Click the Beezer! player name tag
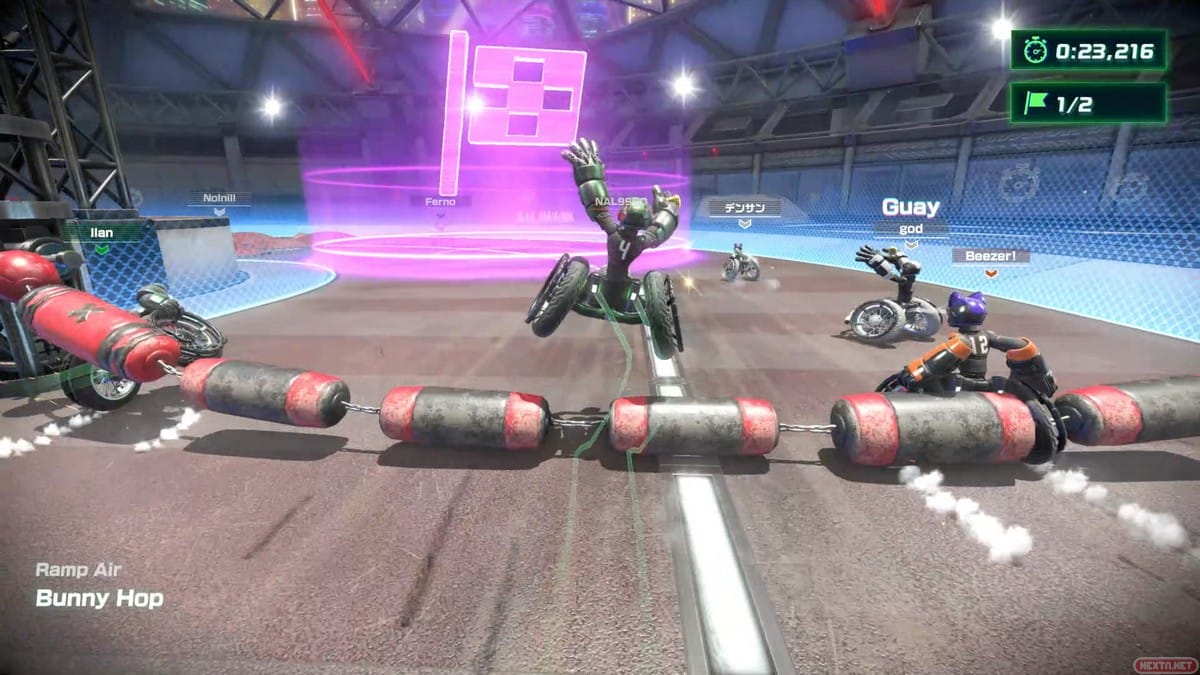 click(990, 256)
